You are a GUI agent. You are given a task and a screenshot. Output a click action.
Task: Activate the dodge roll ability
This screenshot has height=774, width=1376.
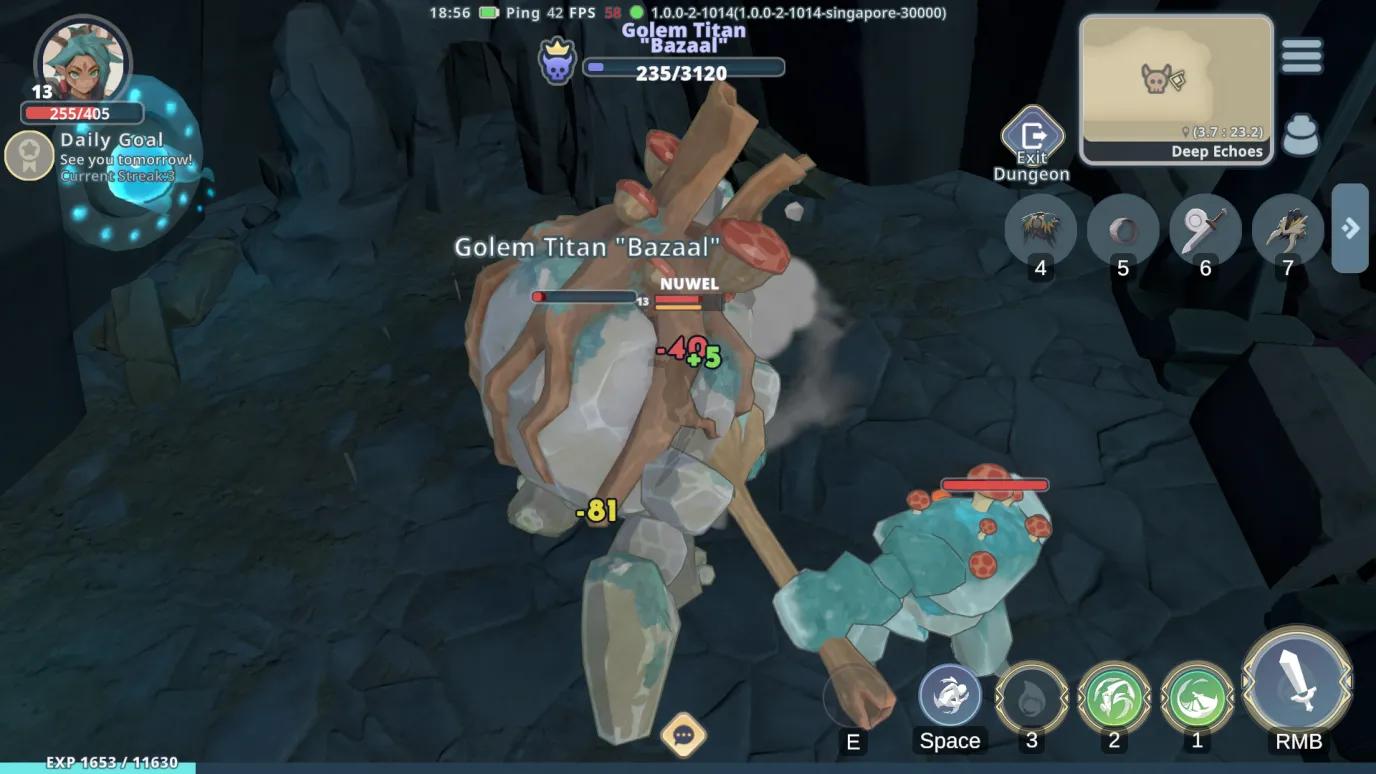click(x=949, y=695)
